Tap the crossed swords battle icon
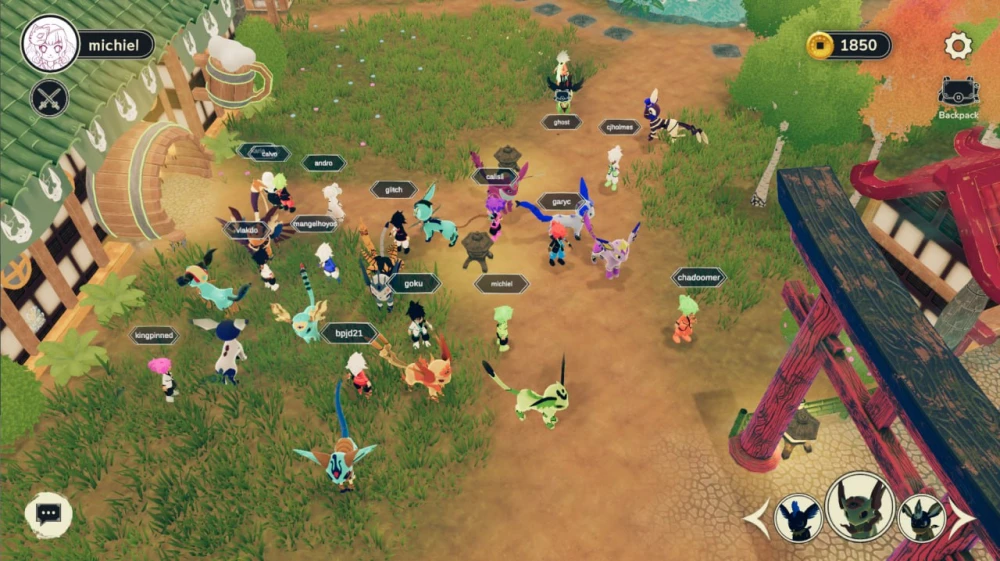1000x561 pixels. coord(49,98)
